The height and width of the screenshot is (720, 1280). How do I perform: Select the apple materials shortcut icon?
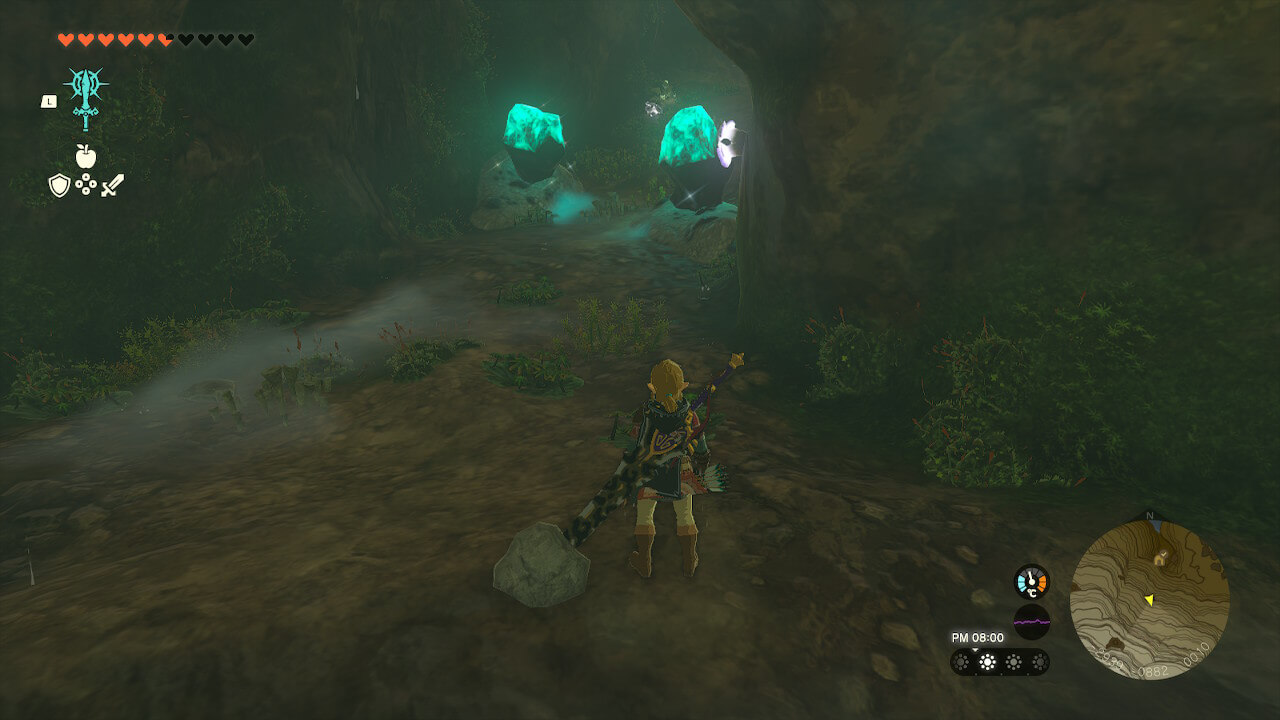point(86,156)
